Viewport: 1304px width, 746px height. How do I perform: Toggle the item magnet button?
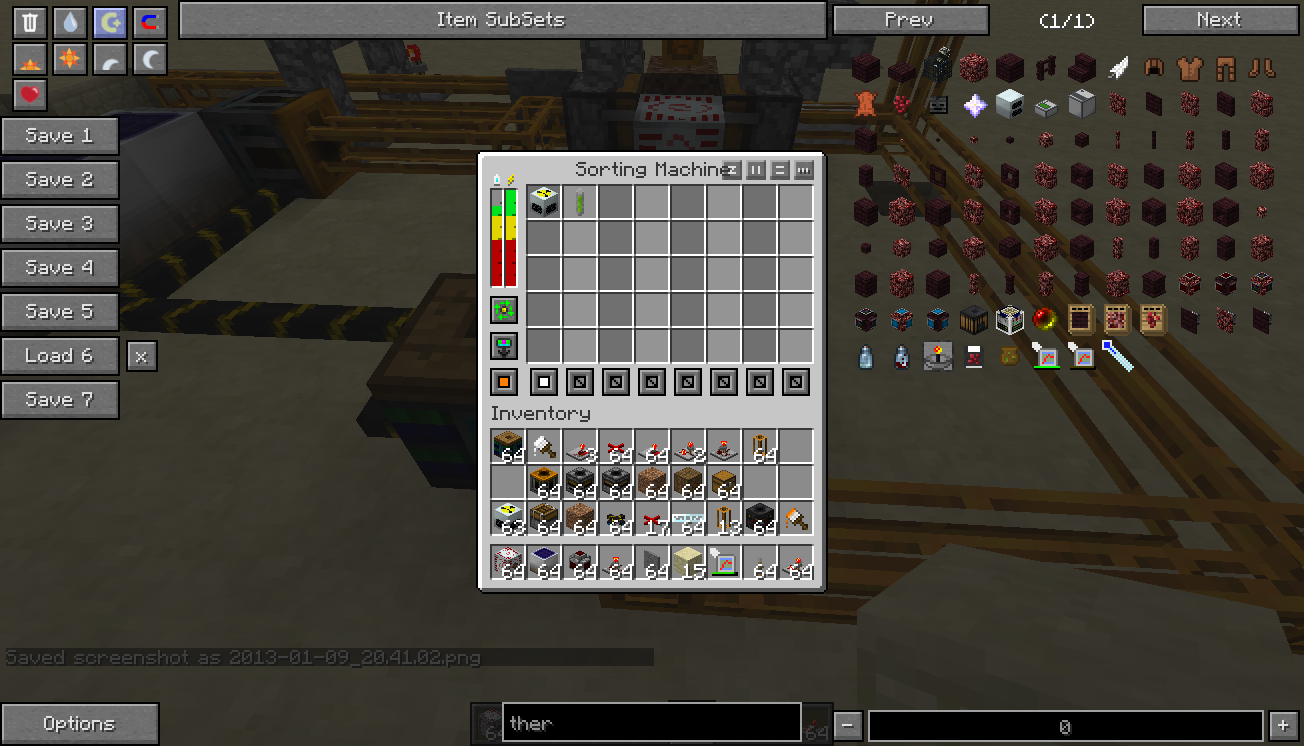(150, 23)
